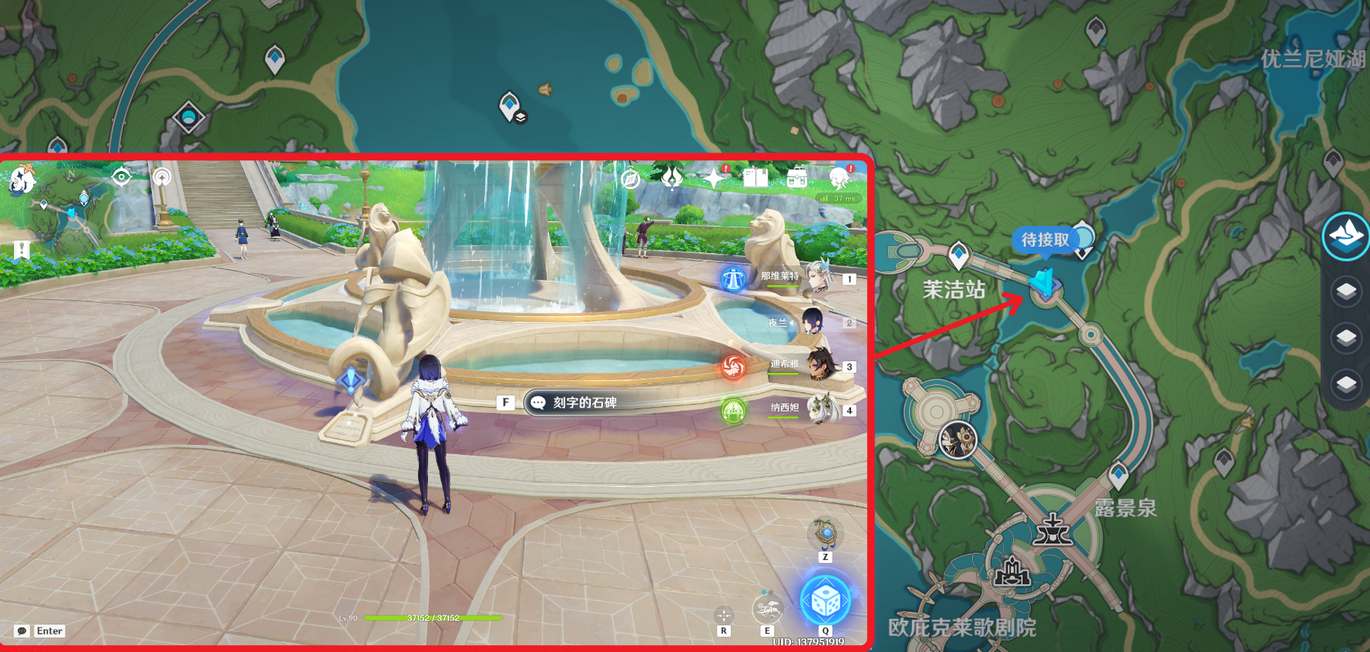Open the Paimon menu icon
Screen dimensions: 1370x652
coord(22,181)
